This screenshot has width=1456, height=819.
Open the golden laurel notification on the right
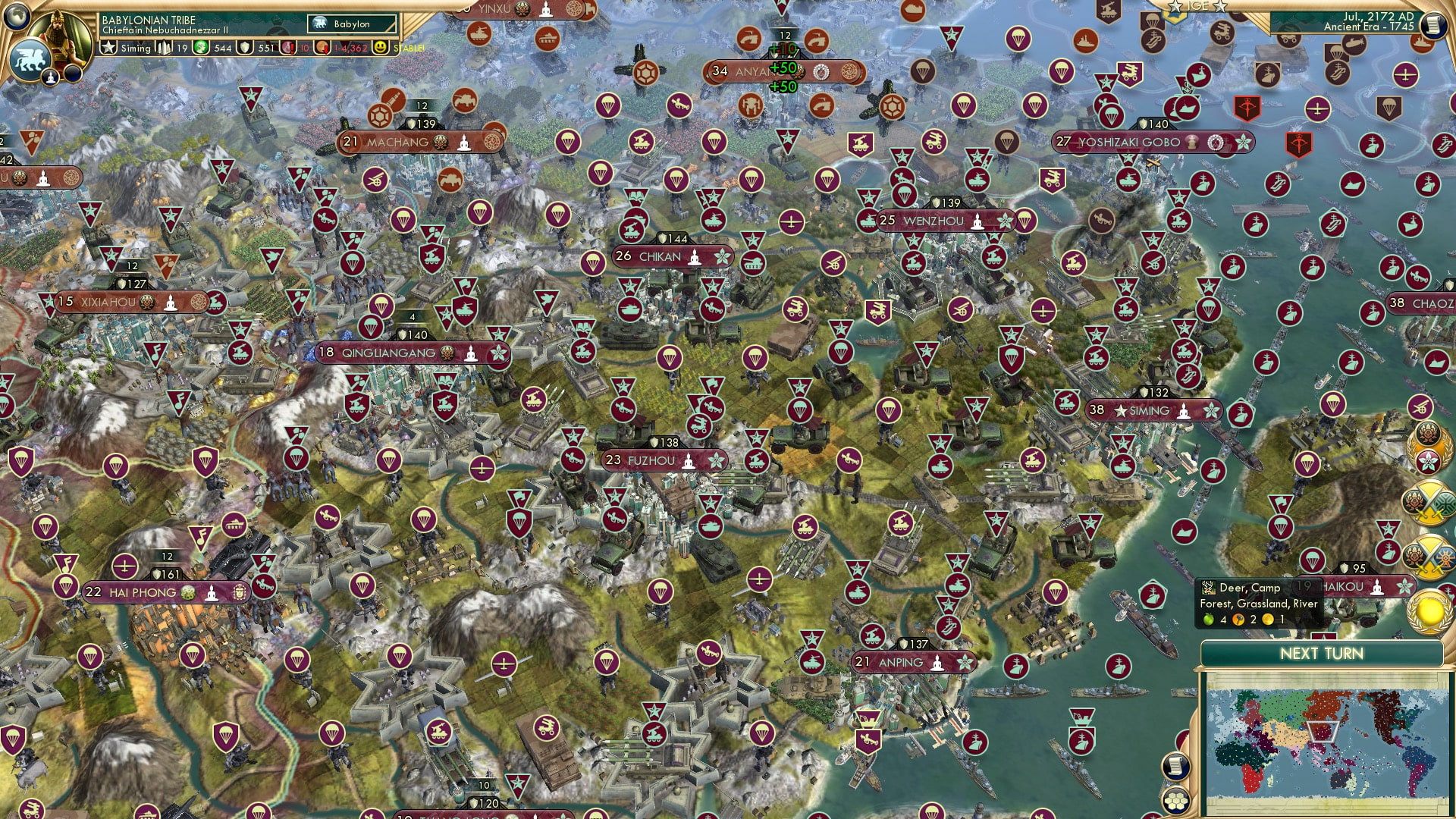pyautogui.click(x=1428, y=611)
